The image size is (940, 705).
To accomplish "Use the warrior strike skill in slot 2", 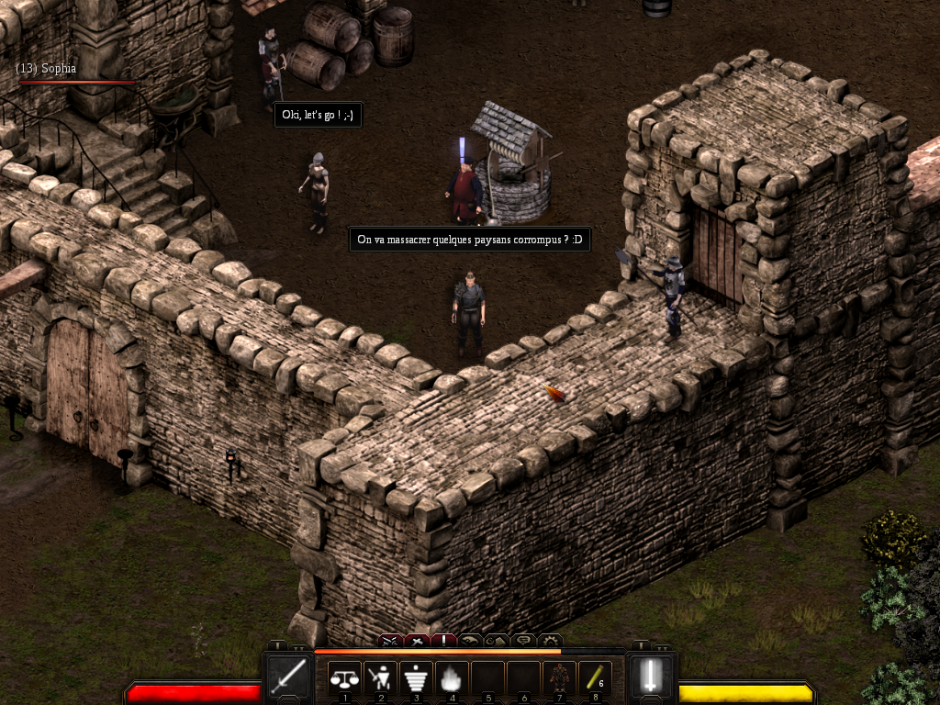I will click(x=380, y=678).
